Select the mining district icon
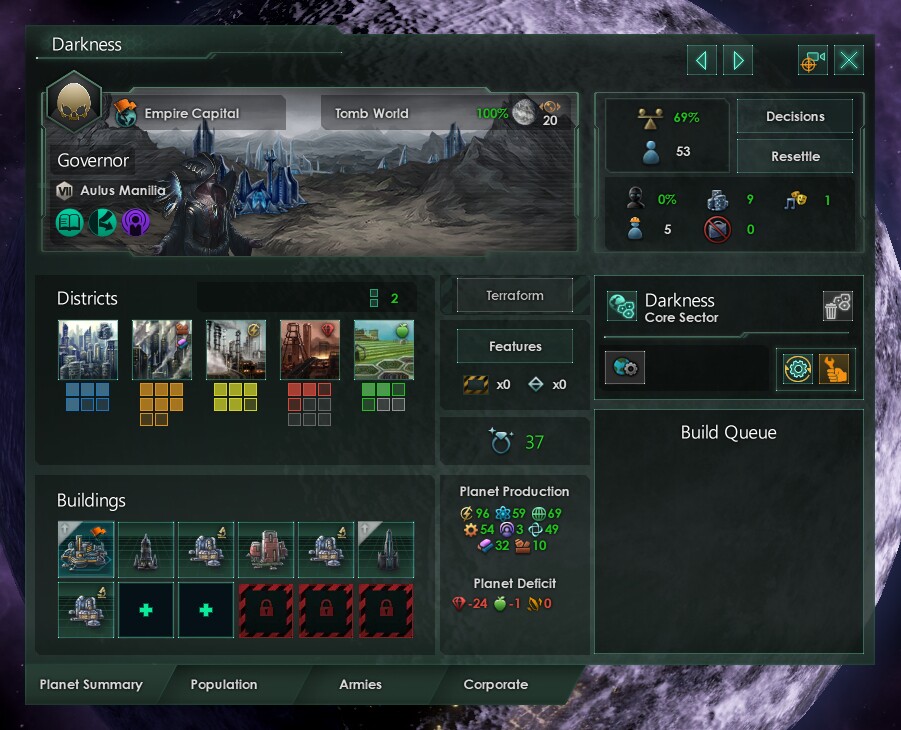This screenshot has height=730, width=901. [310, 350]
